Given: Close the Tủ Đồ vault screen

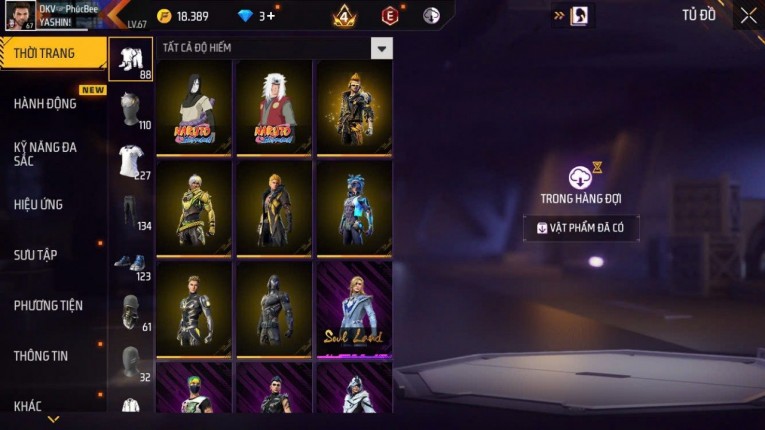Looking at the screenshot, I should 748,15.
